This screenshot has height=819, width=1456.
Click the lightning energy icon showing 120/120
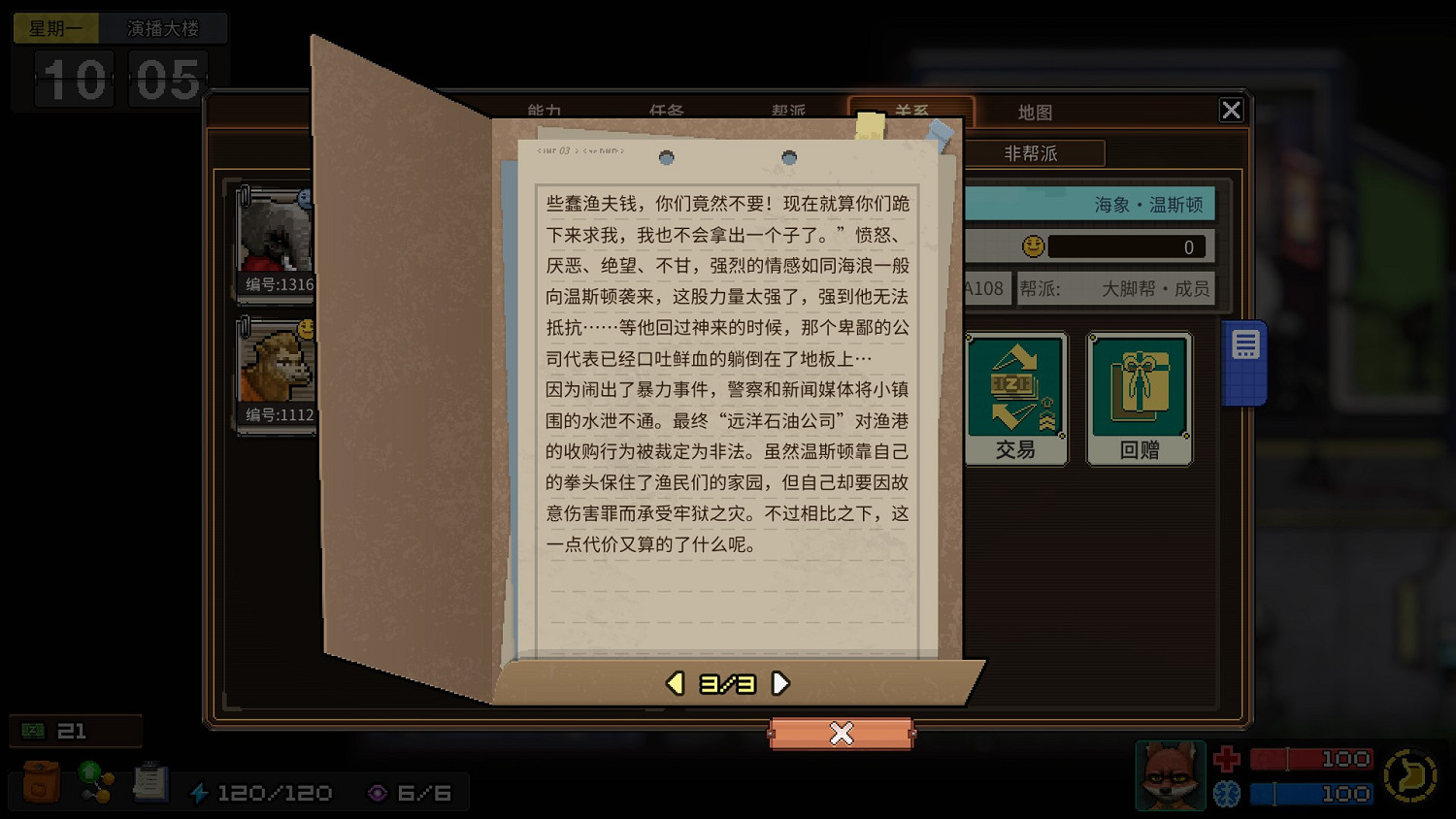202,792
